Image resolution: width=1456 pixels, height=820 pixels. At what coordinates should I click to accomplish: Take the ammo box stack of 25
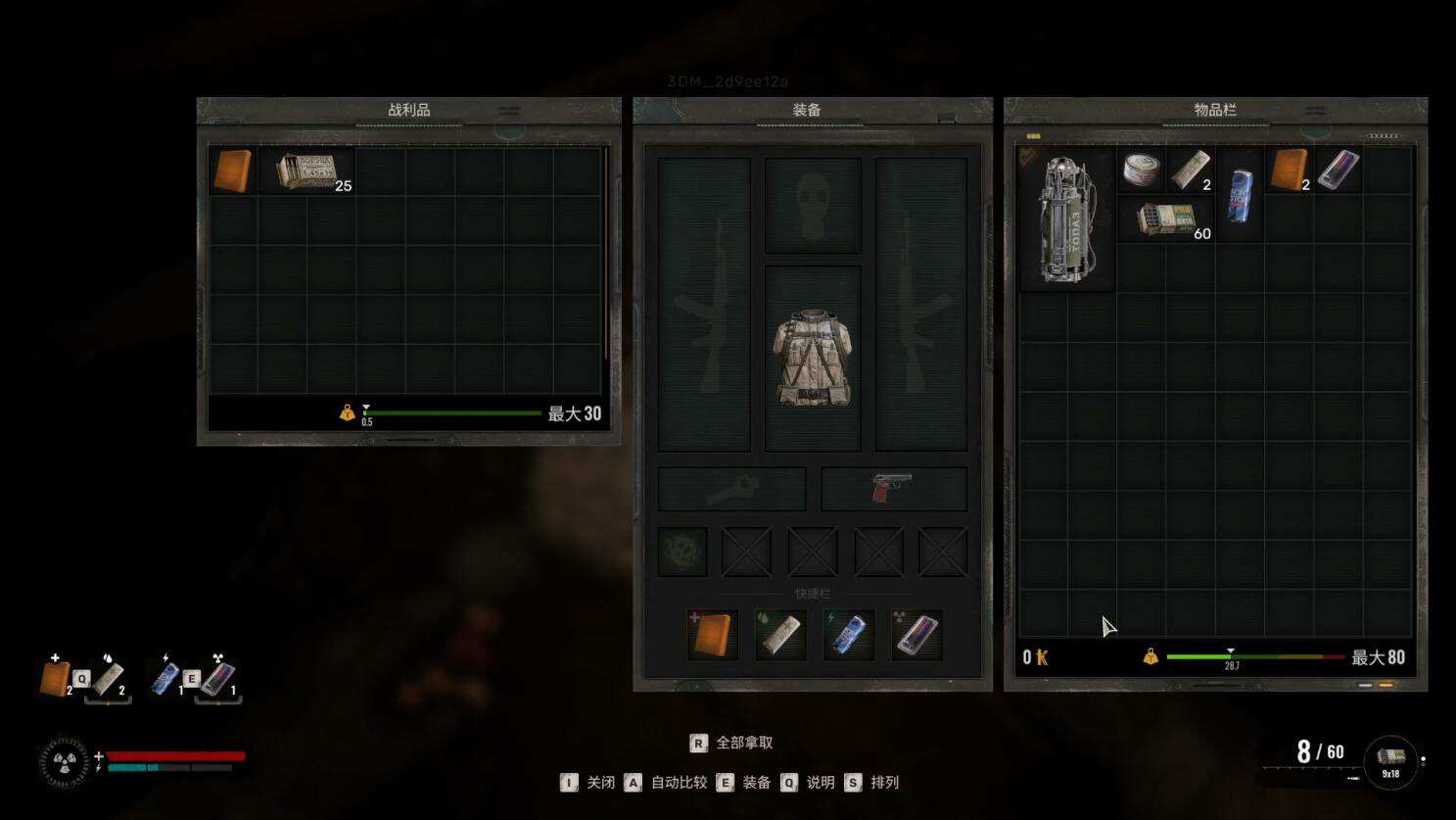tap(306, 171)
